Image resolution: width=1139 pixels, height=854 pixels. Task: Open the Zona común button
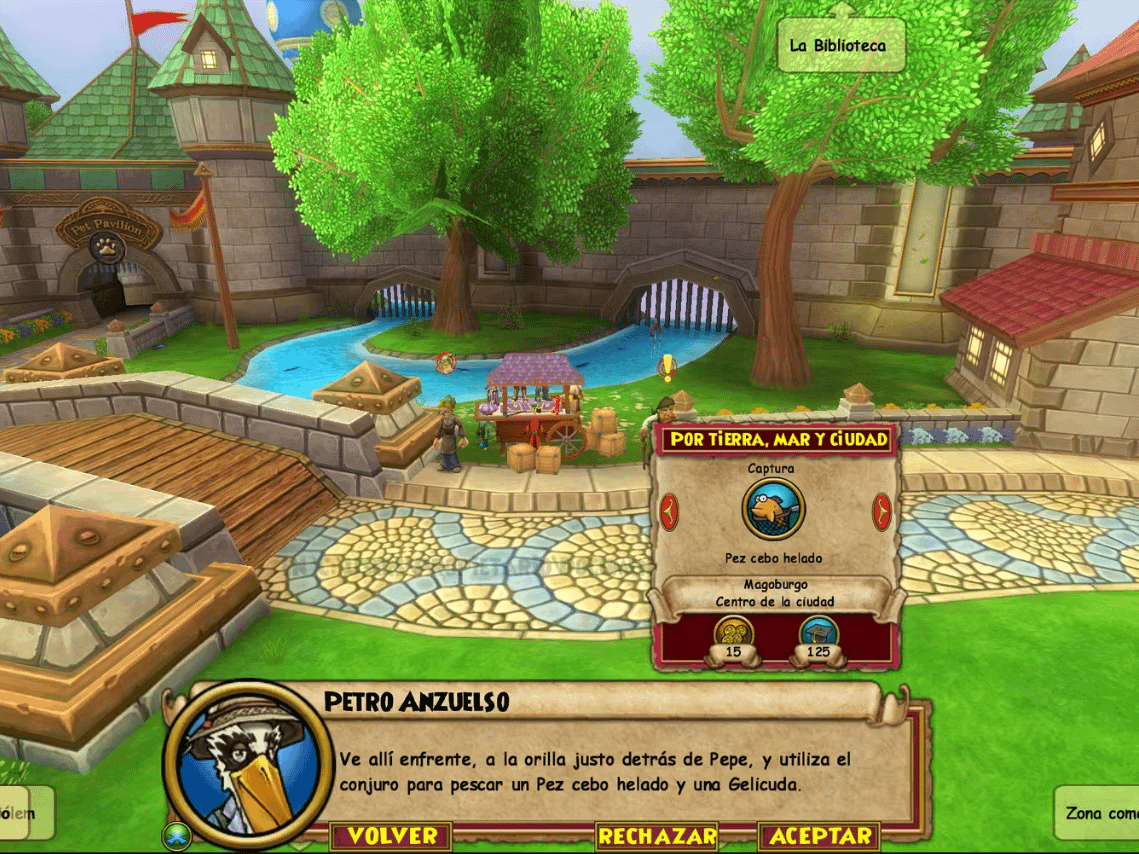pyautogui.click(x=1099, y=813)
